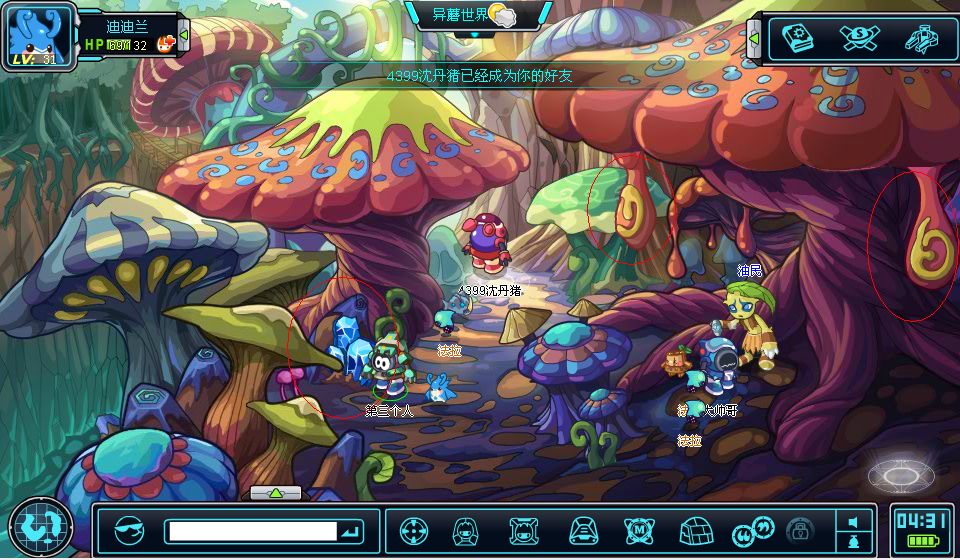
Task: Toggle the sound speaker button
Action: coord(853,522)
